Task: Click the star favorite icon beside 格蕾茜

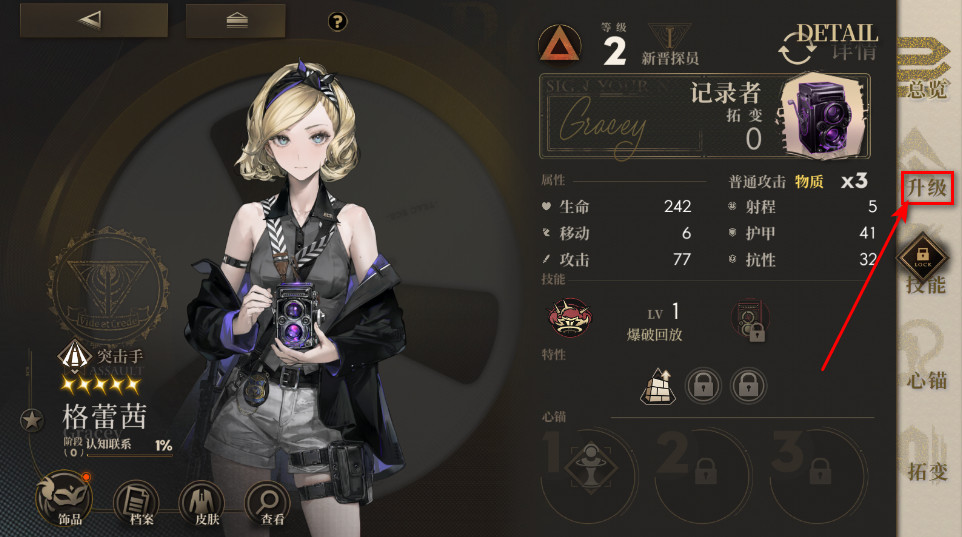Action: 31,419
